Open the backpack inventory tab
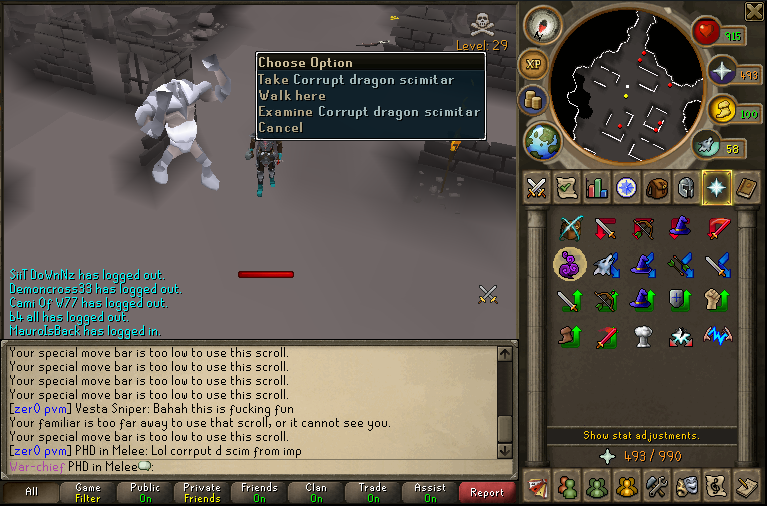This screenshot has height=506, width=767. click(x=656, y=187)
